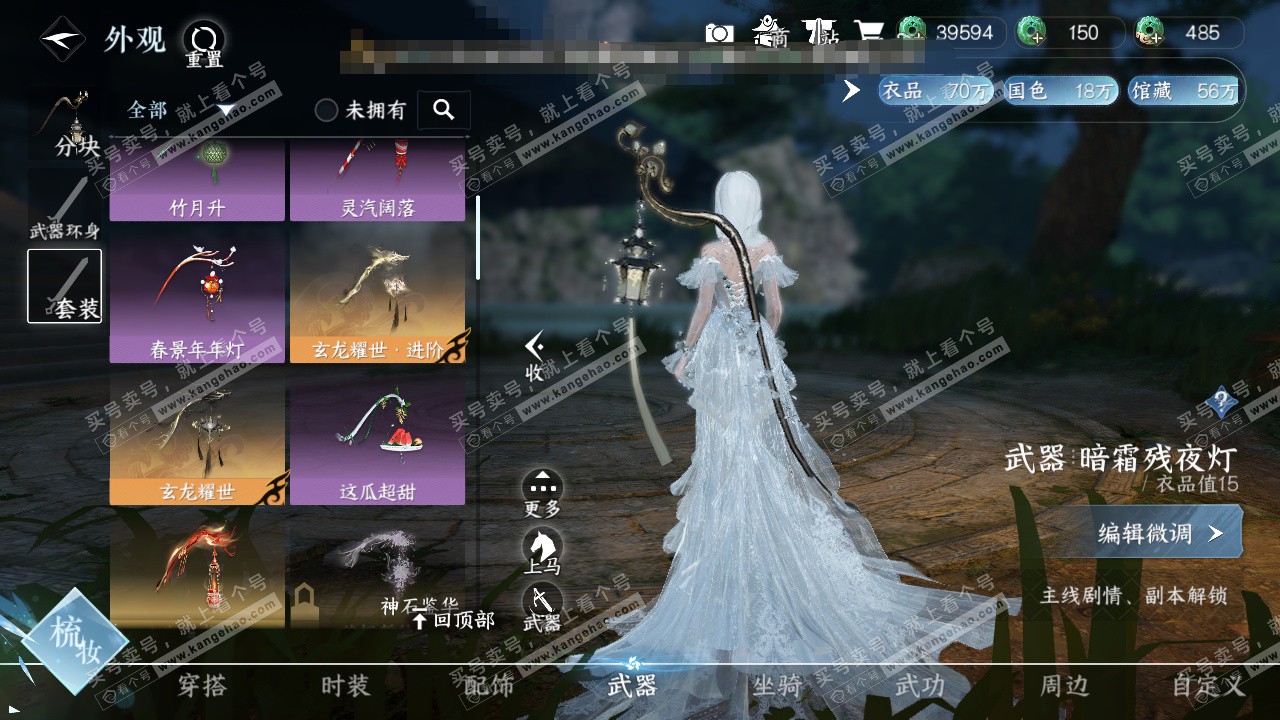Select the 春景年年灯 weapon skin
This screenshot has width=1280, height=720.
click(x=197, y=299)
